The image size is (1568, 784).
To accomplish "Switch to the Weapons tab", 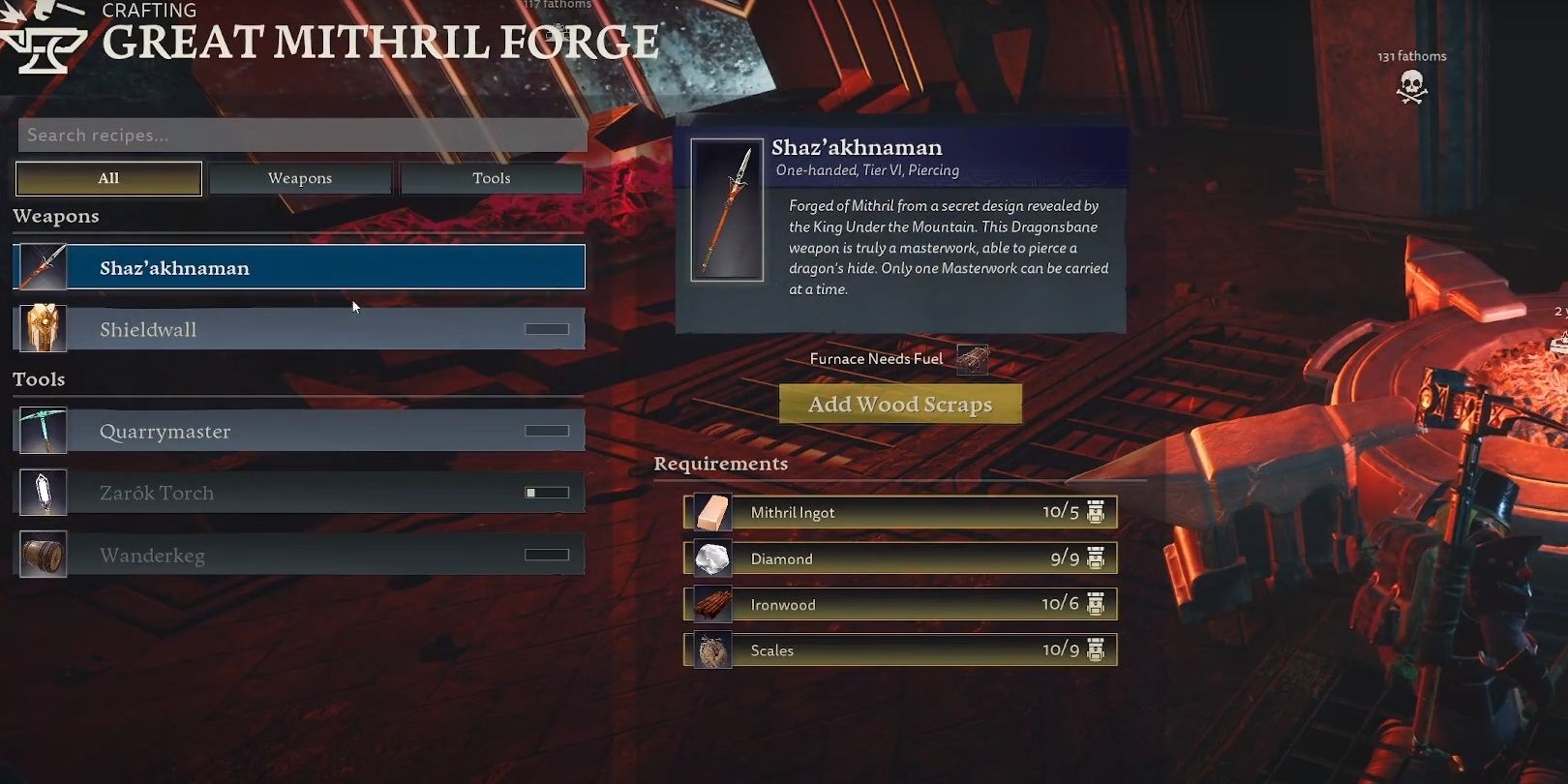I will coord(300,177).
